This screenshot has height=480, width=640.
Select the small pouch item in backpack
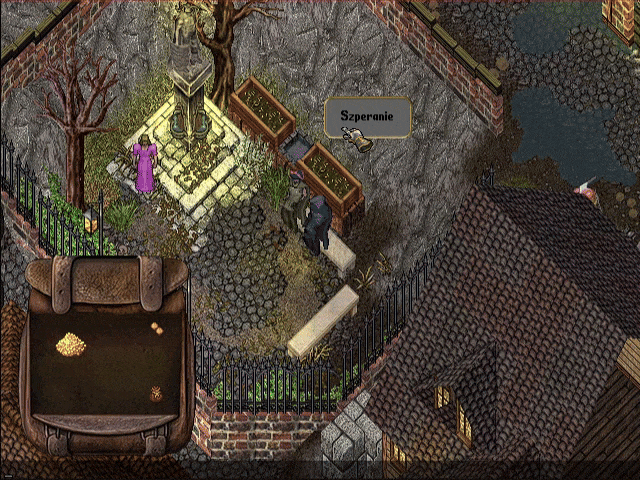pos(156,394)
